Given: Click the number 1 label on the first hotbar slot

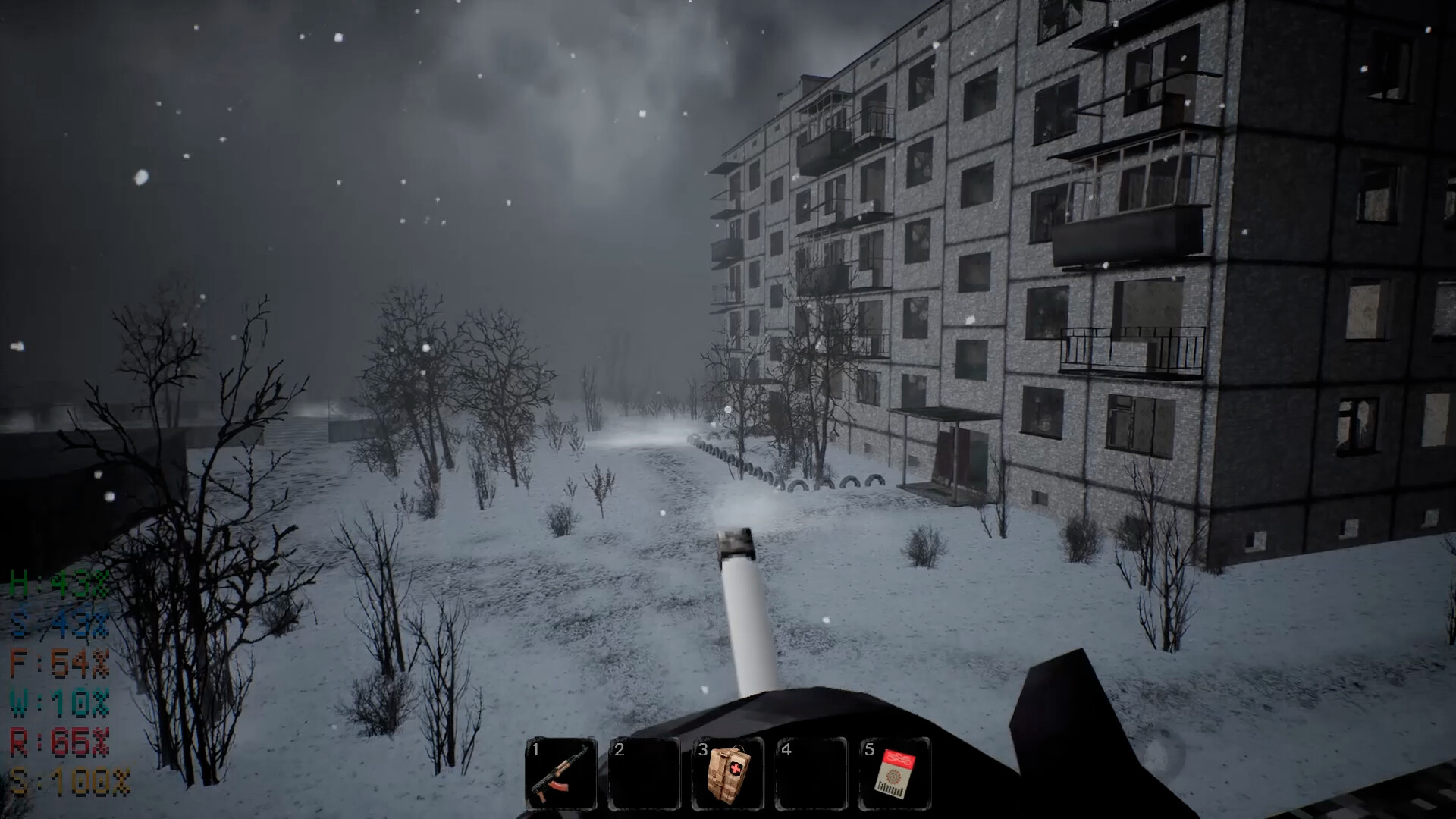Looking at the screenshot, I should (x=536, y=751).
